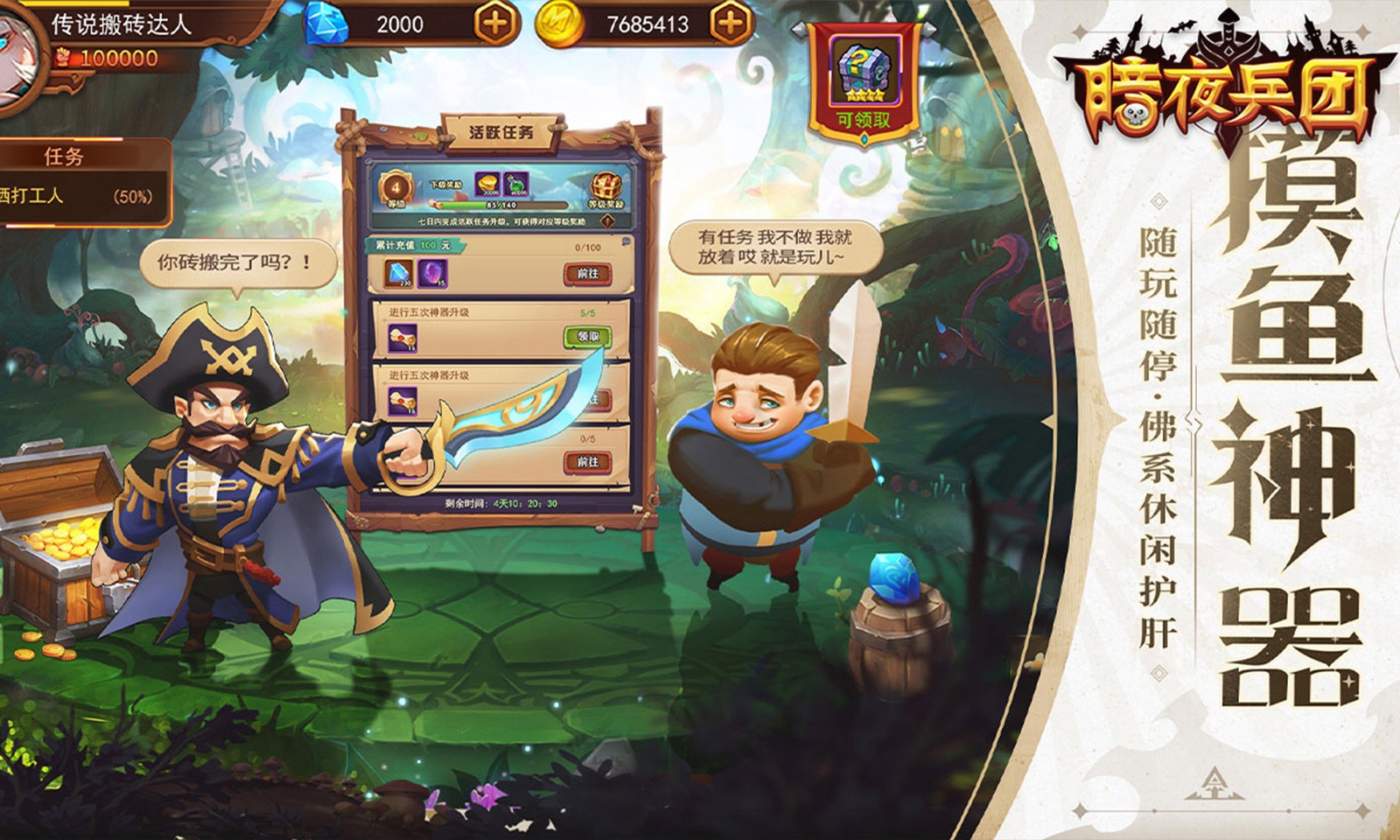The width and height of the screenshot is (1400, 840).
Task: Inspect the purple gem recharge reward
Action: (432, 274)
